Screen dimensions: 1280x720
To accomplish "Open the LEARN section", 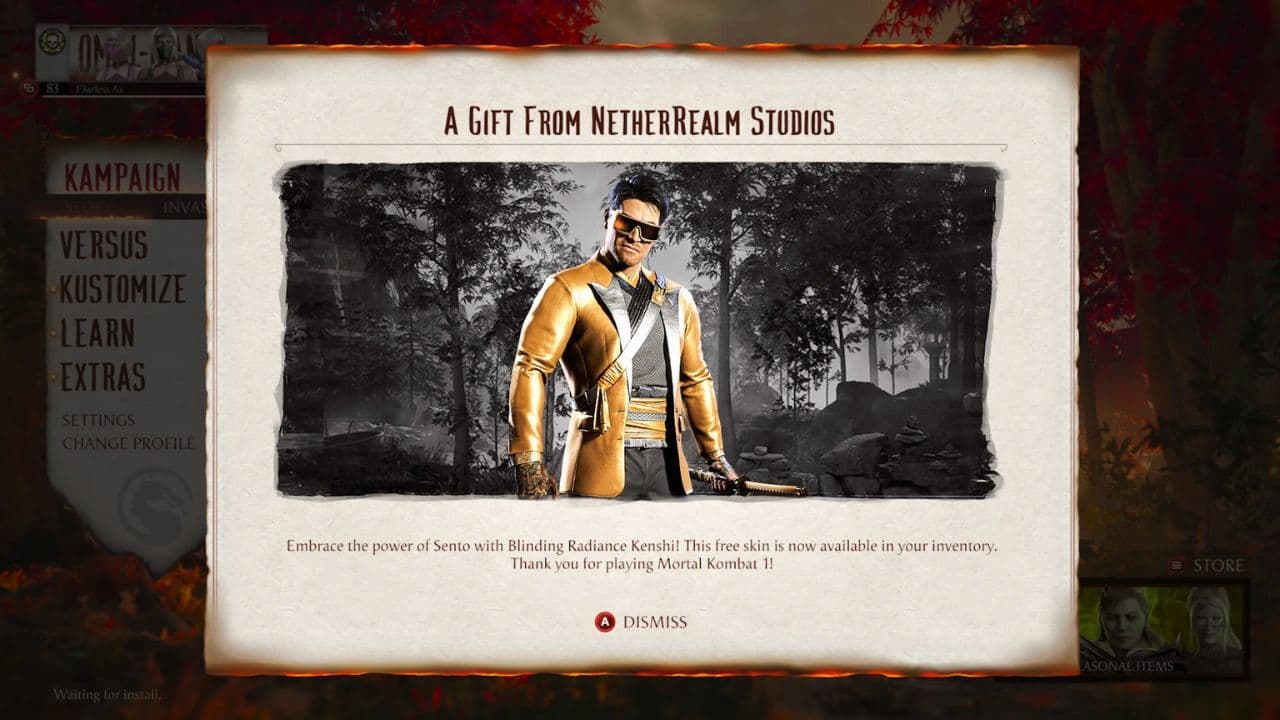I will (x=98, y=335).
